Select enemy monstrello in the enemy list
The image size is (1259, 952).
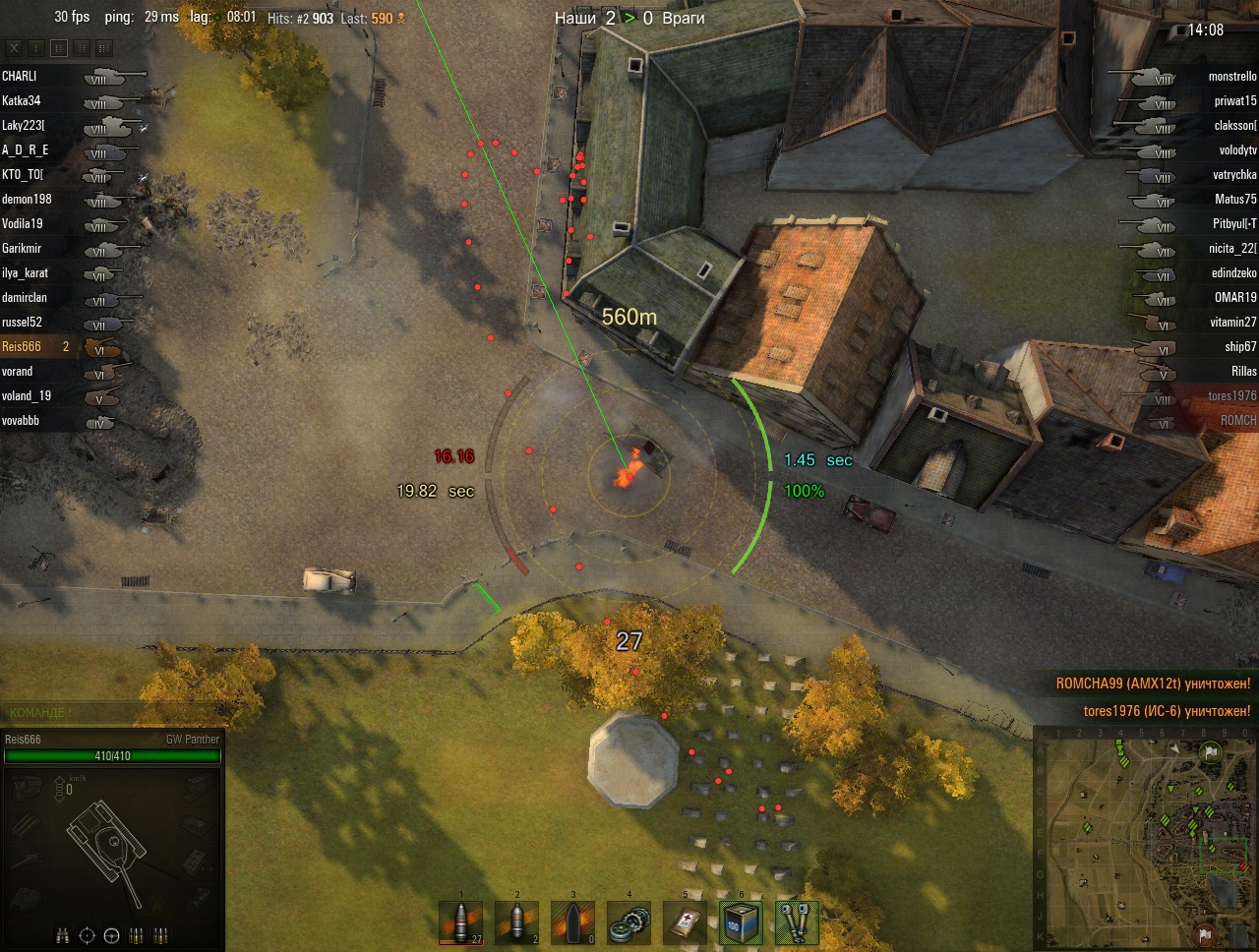tap(1231, 76)
